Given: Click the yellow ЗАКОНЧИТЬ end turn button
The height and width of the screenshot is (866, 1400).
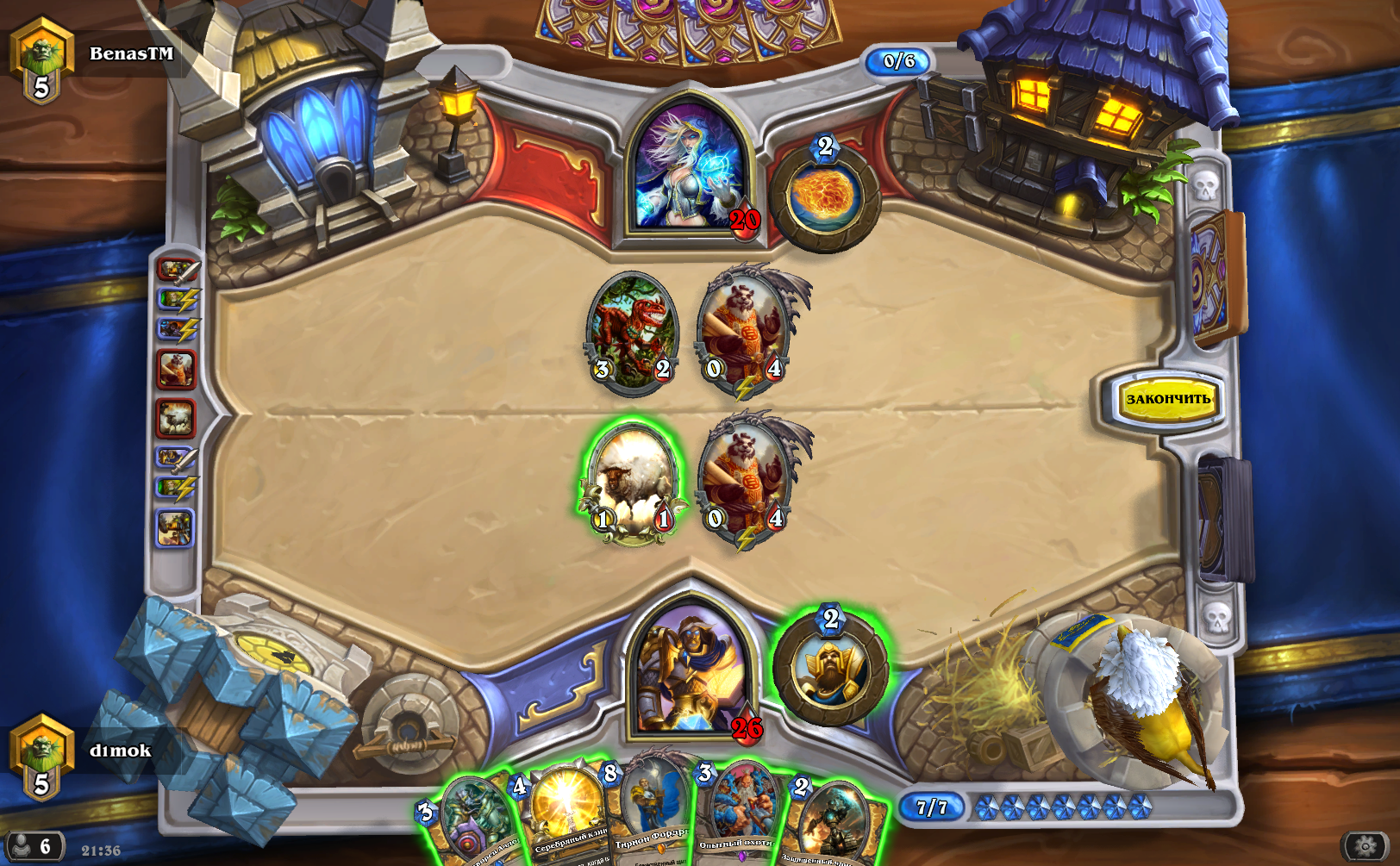Looking at the screenshot, I should (1167, 399).
